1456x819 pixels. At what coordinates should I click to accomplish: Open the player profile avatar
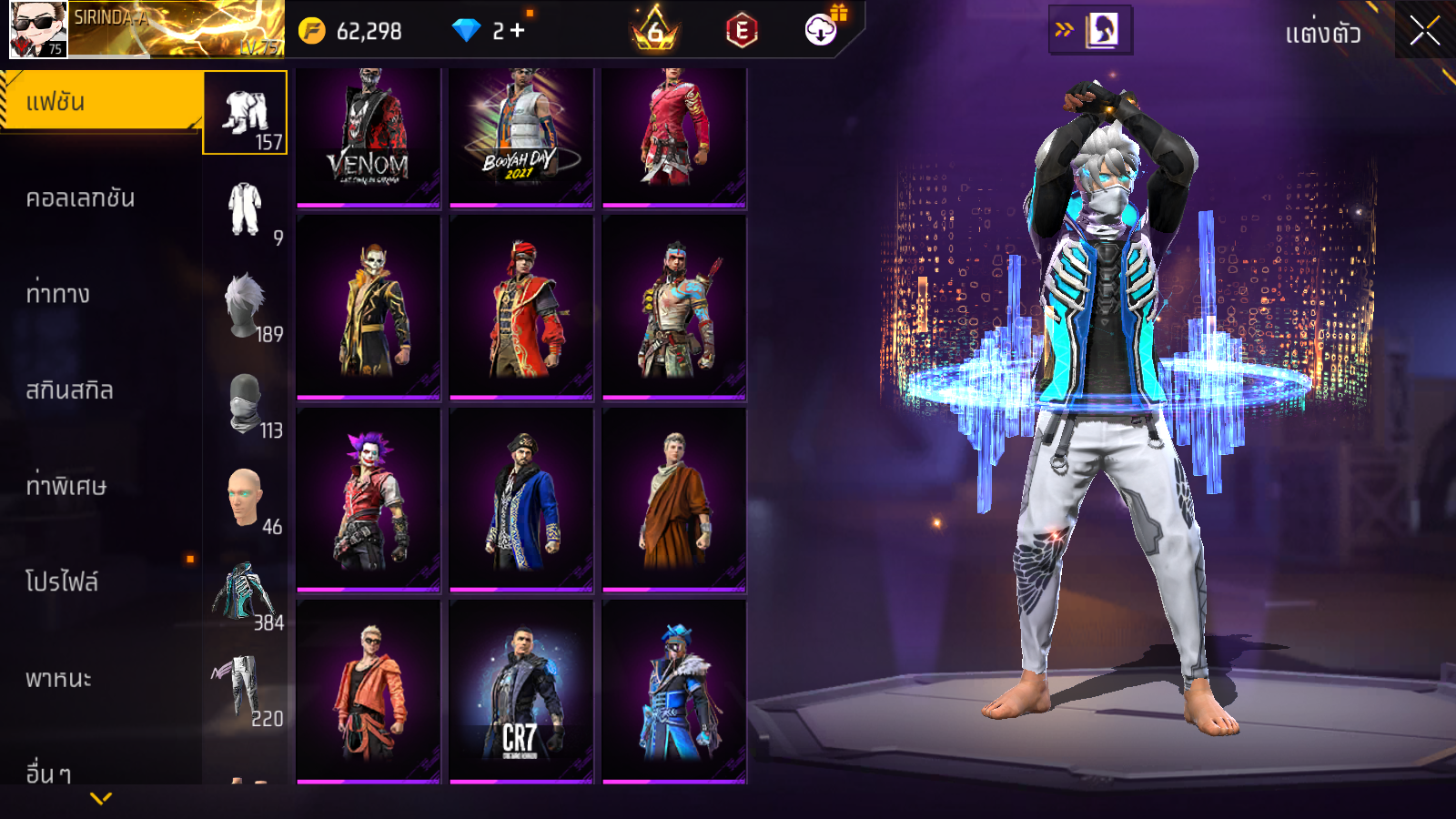pyautogui.click(x=38, y=29)
